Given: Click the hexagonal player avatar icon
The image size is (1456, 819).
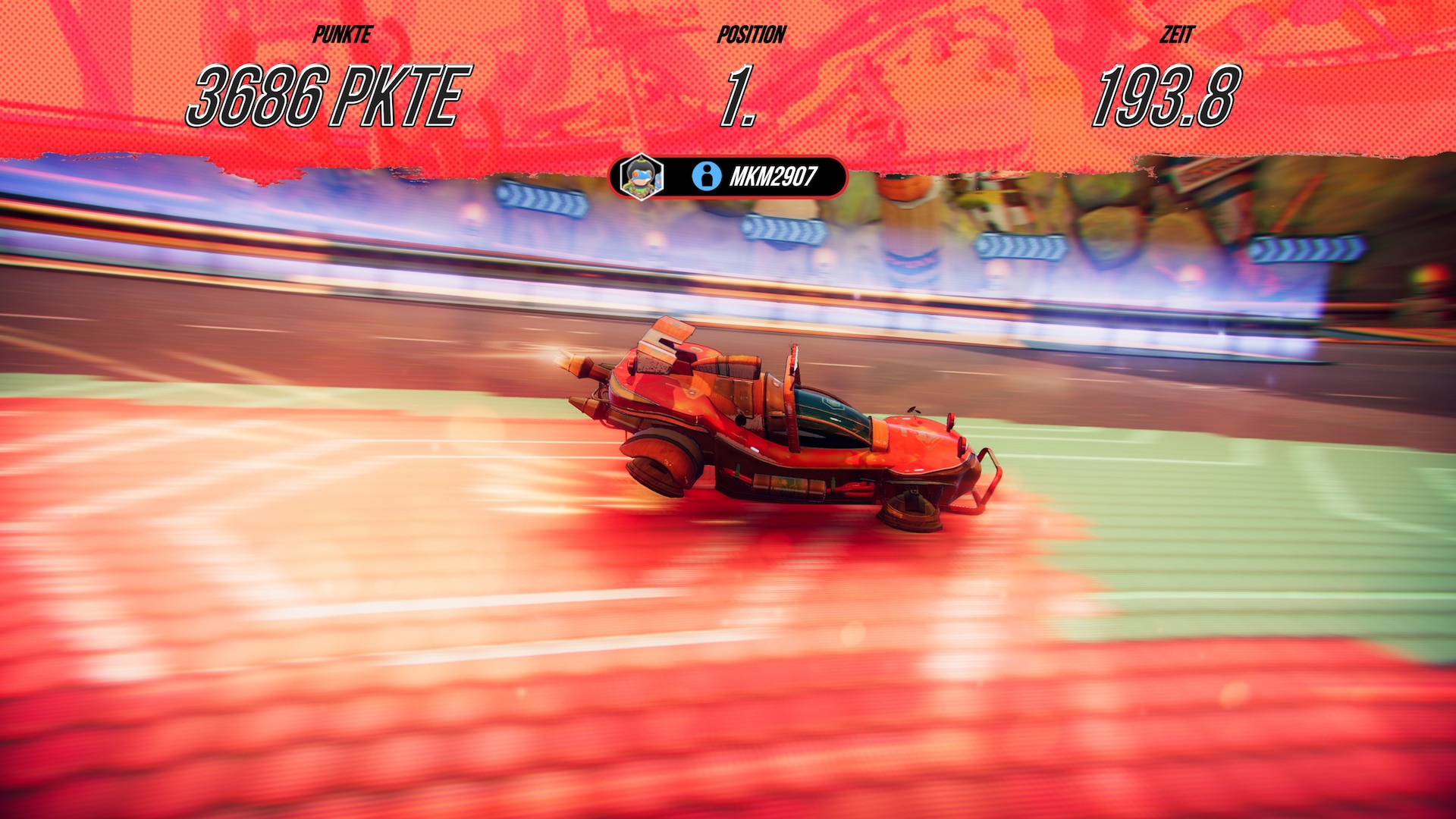Looking at the screenshot, I should (641, 177).
